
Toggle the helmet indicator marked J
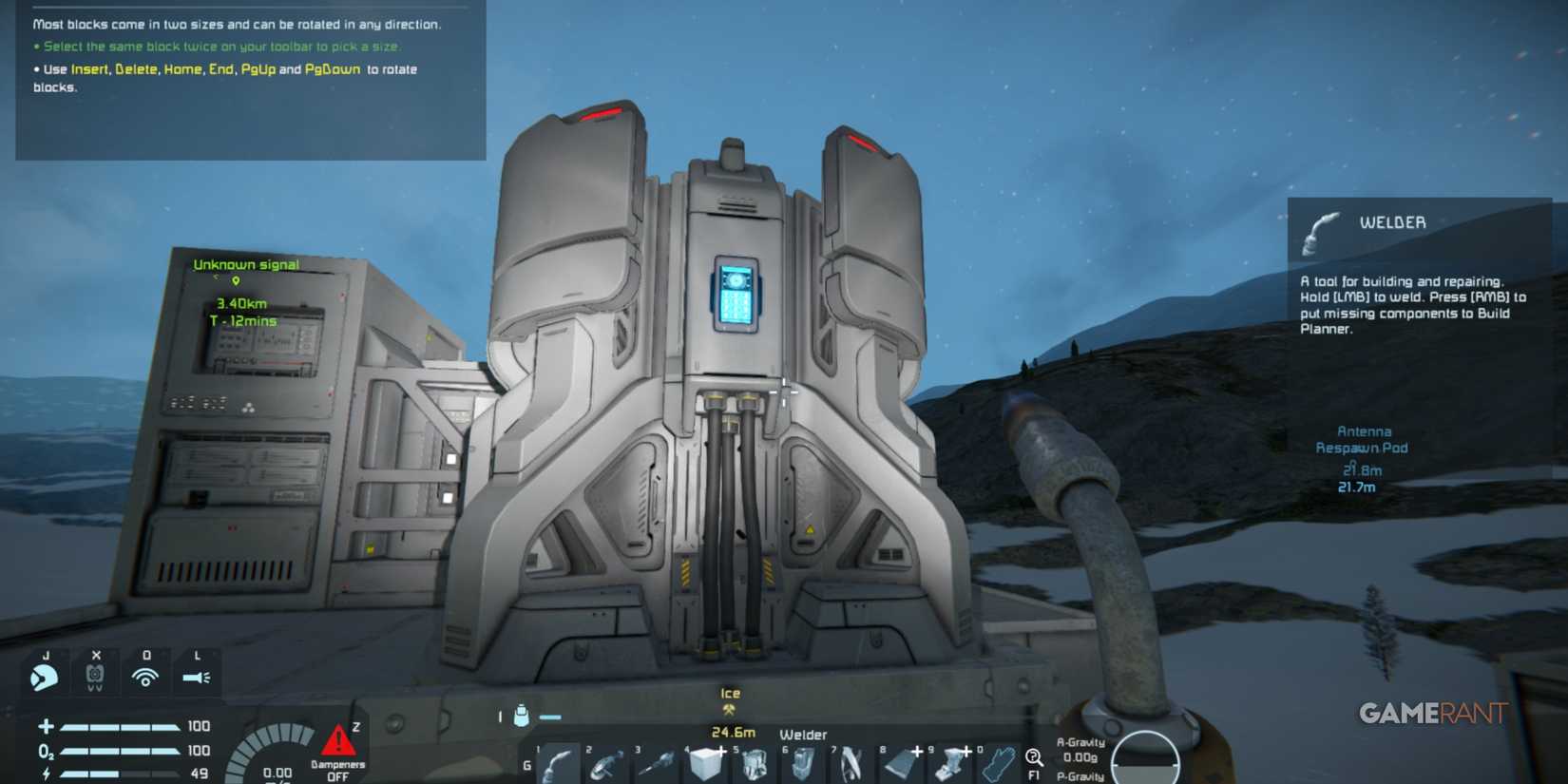click(45, 676)
